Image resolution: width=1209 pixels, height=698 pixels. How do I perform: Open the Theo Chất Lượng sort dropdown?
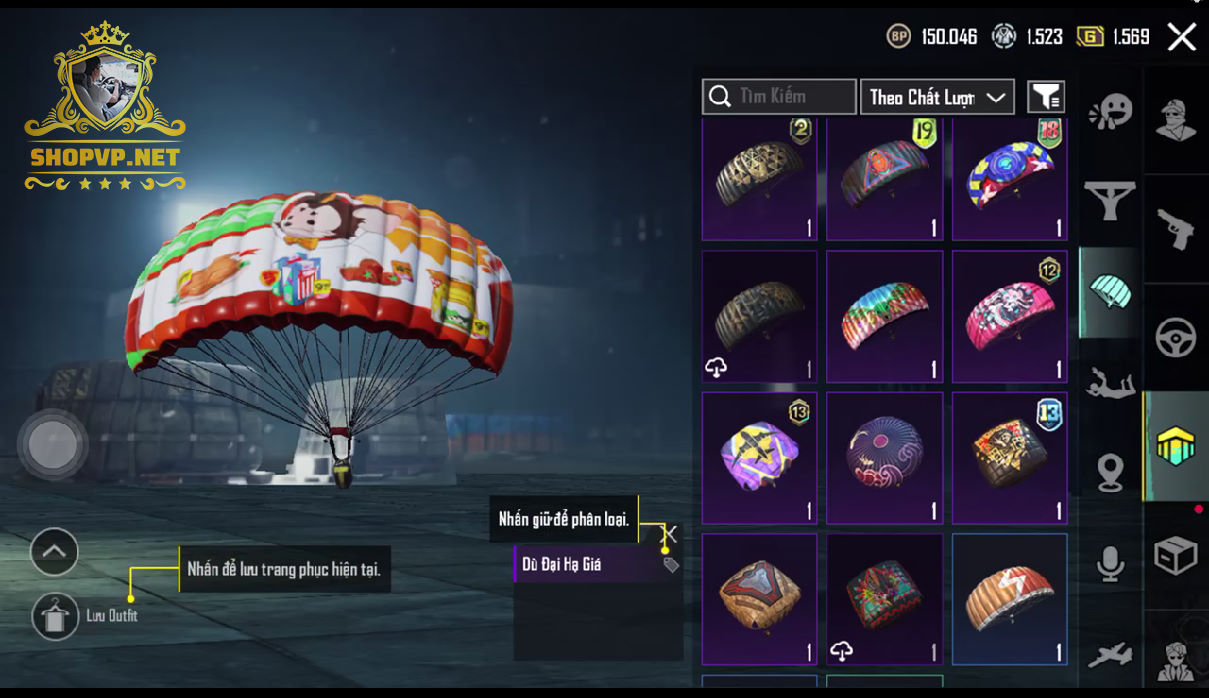click(x=937, y=97)
